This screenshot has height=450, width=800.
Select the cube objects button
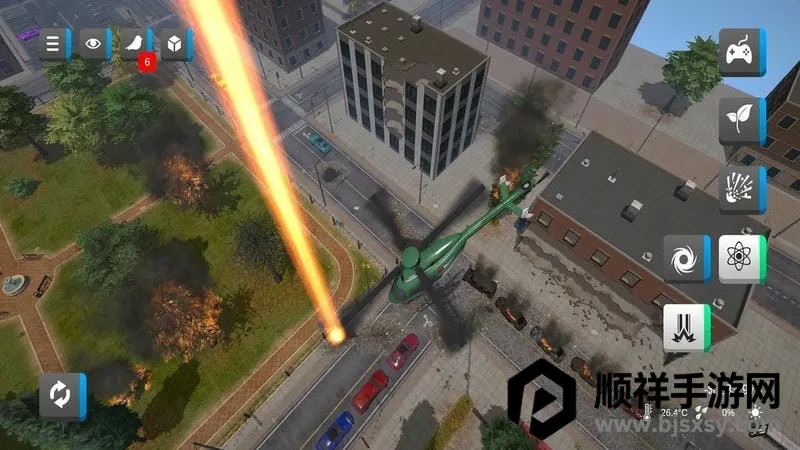pos(175,43)
